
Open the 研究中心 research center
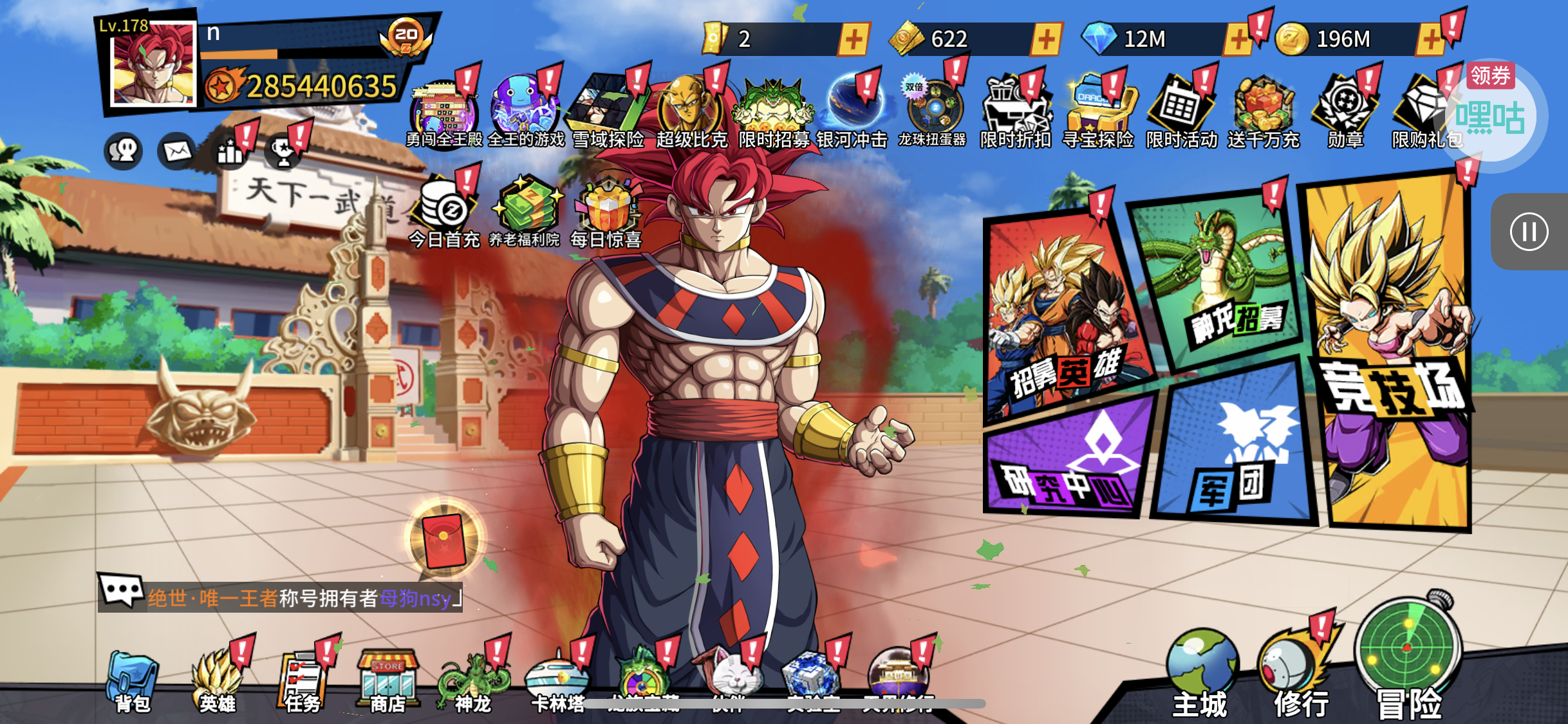coord(1069,457)
